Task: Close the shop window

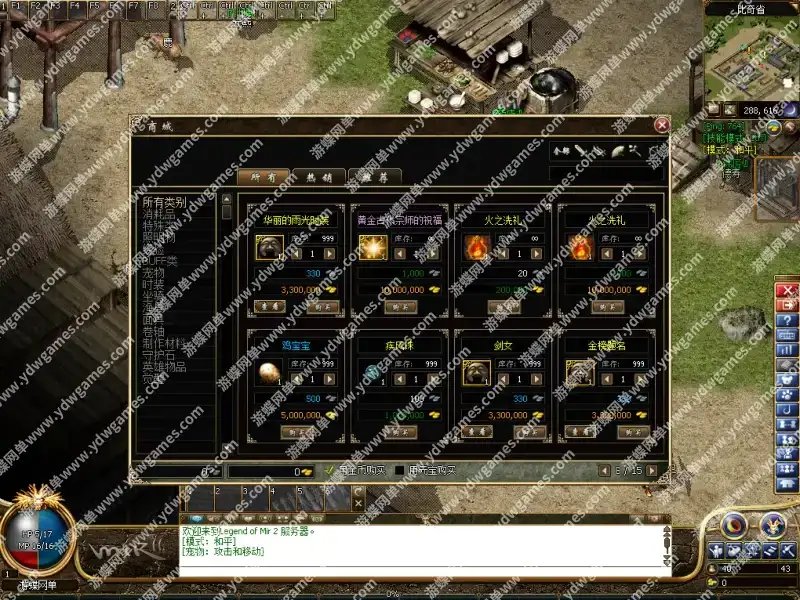Action: (661, 125)
